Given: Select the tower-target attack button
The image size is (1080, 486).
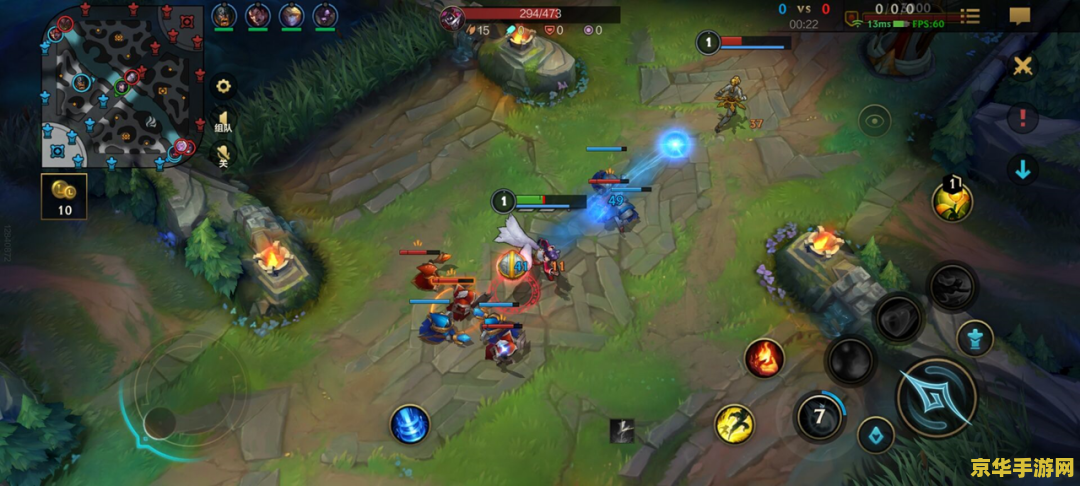Looking at the screenshot, I should coord(974,339).
